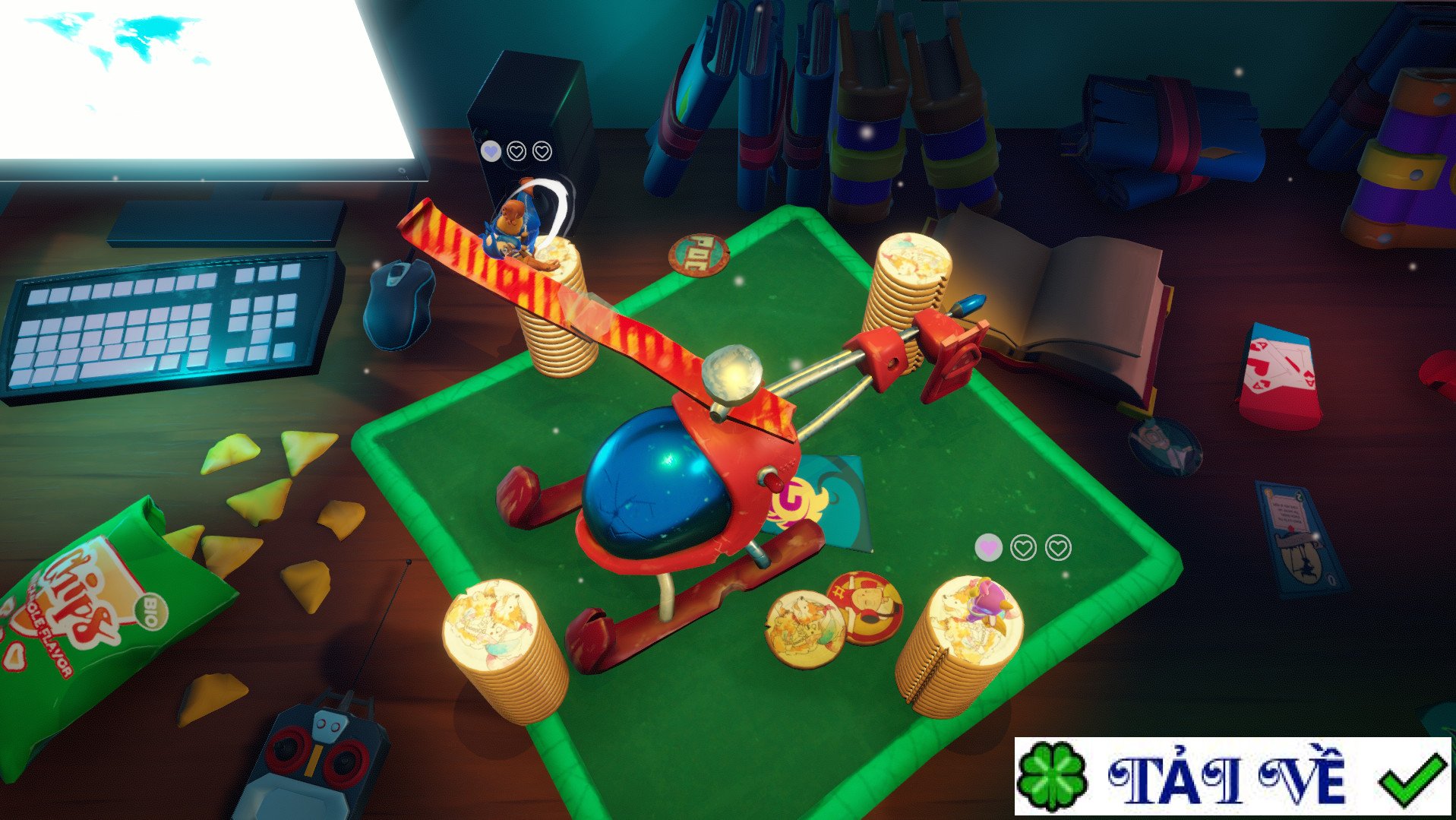The image size is (1456, 820).
Task: Click the TẢI VỀ download banner
Action: [1232, 776]
